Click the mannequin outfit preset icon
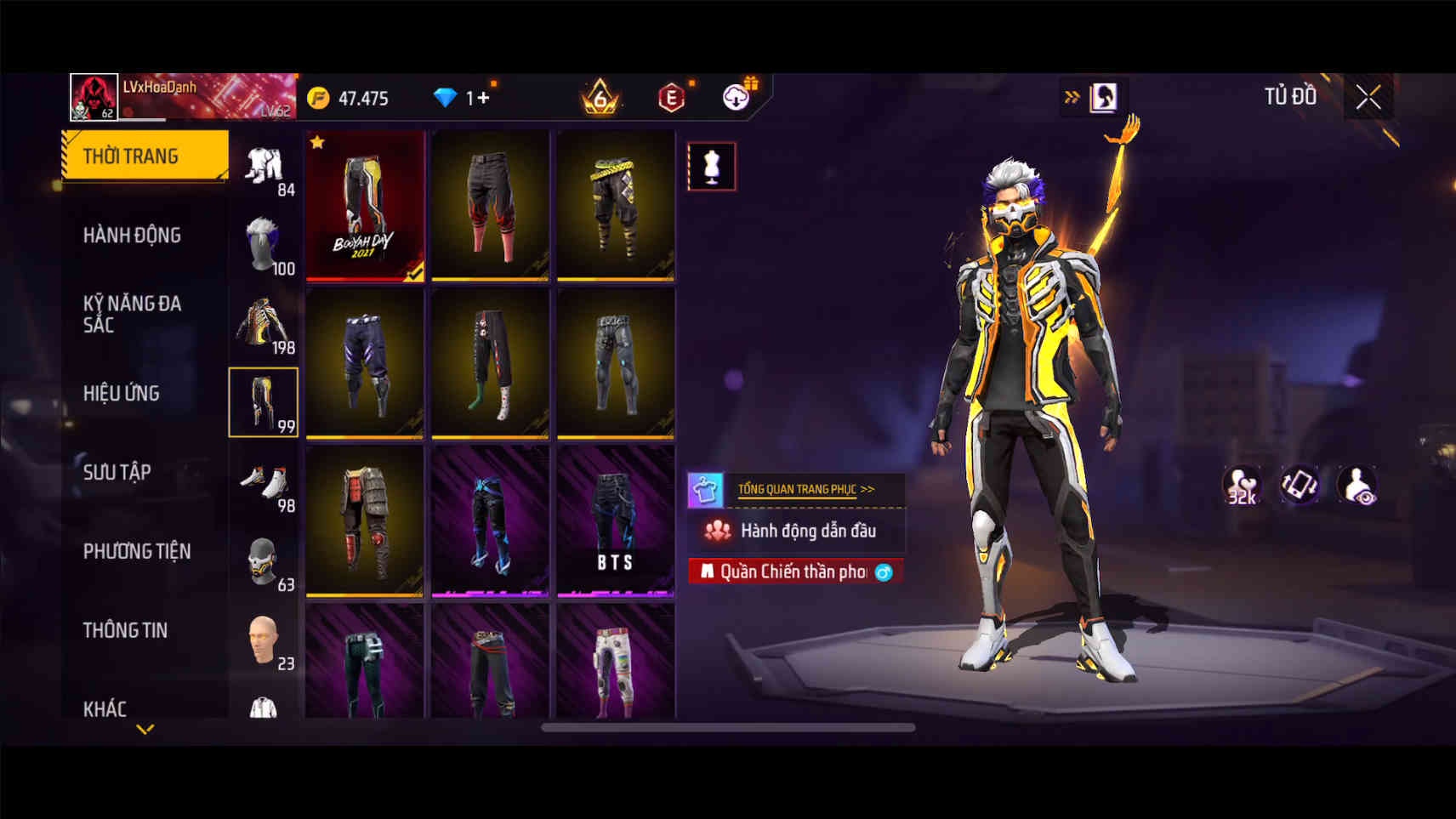 [x=712, y=166]
